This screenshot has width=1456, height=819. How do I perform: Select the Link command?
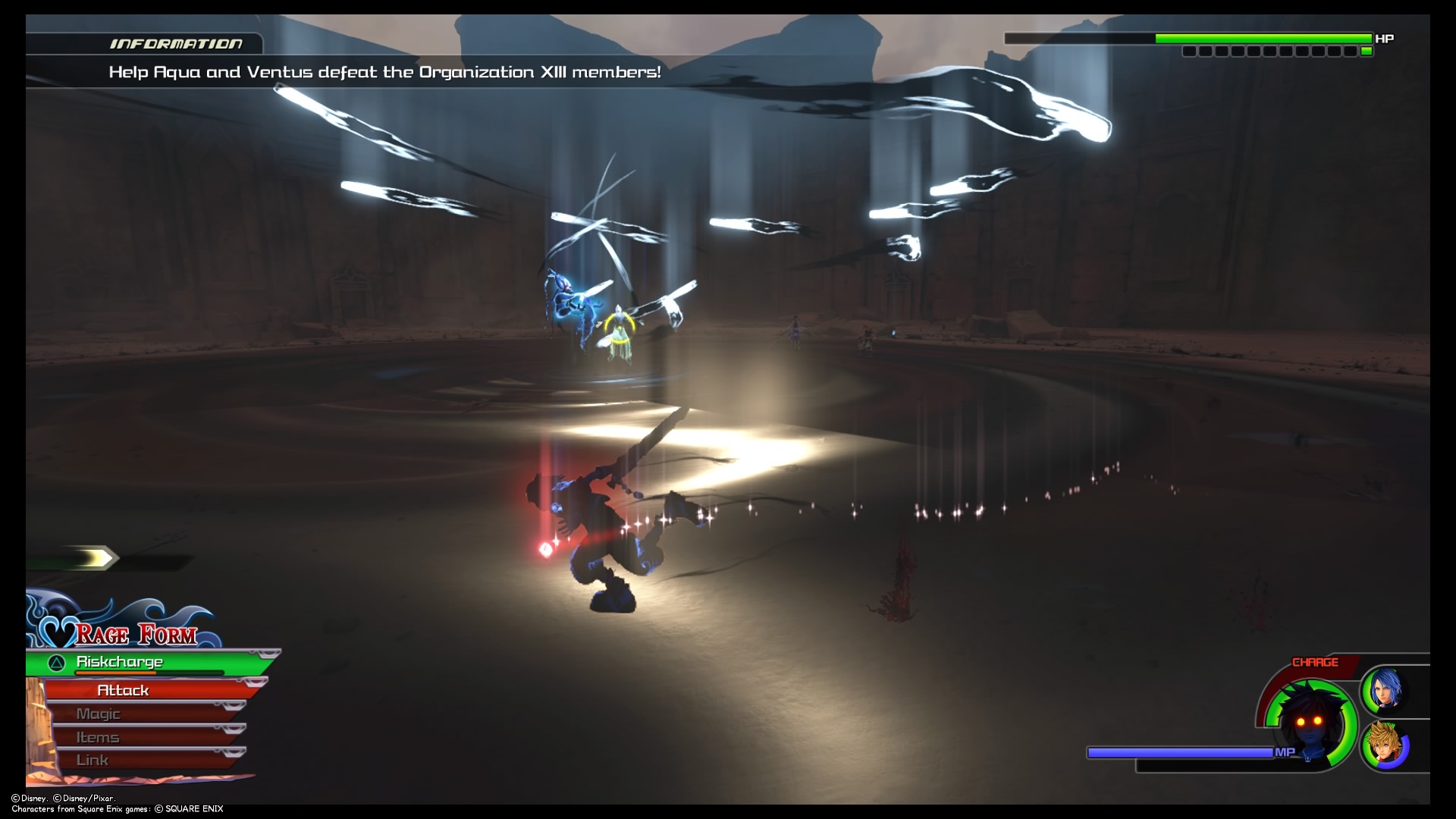click(91, 759)
